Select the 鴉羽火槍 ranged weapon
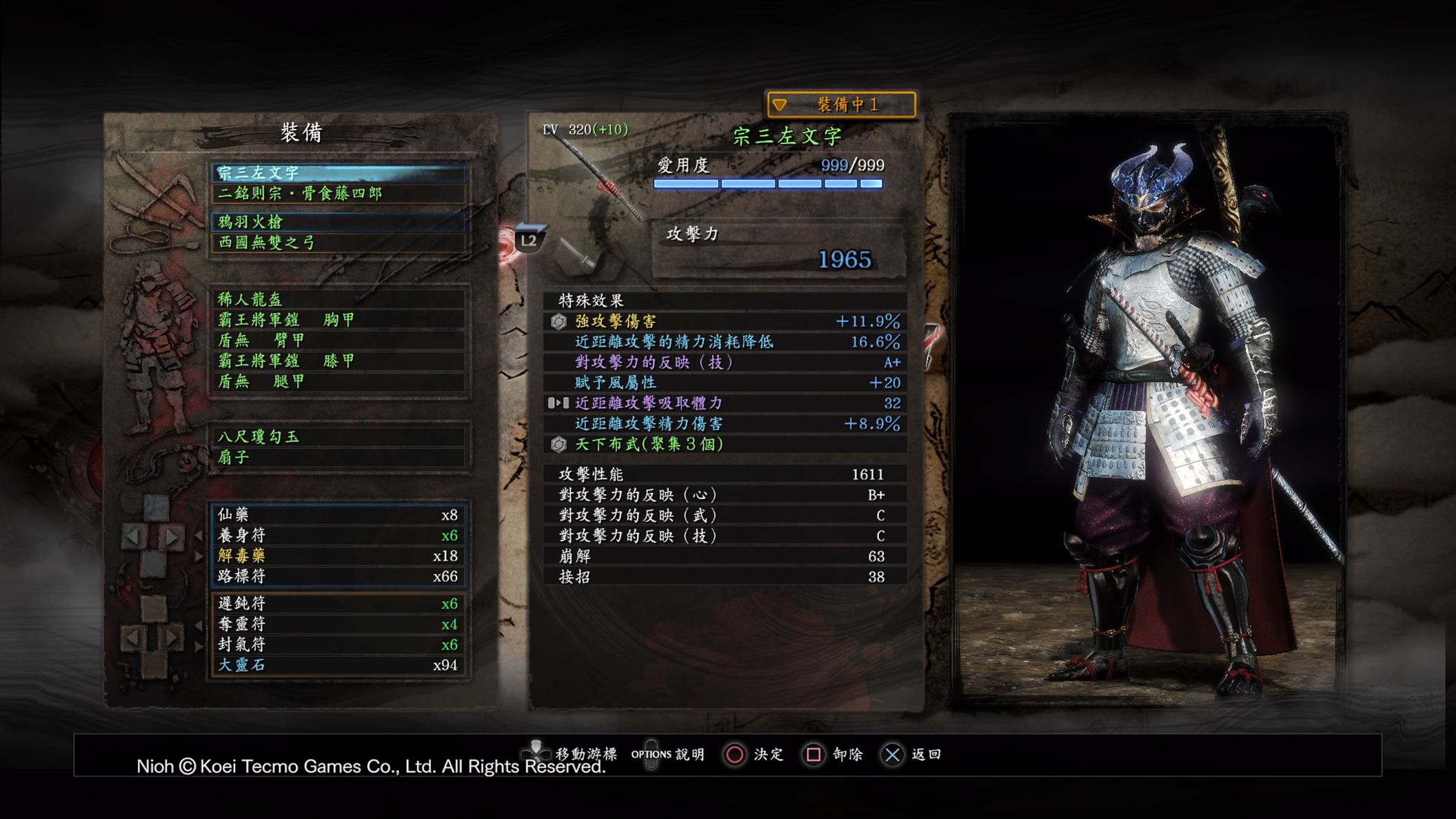The height and width of the screenshot is (819, 1456). click(338, 222)
